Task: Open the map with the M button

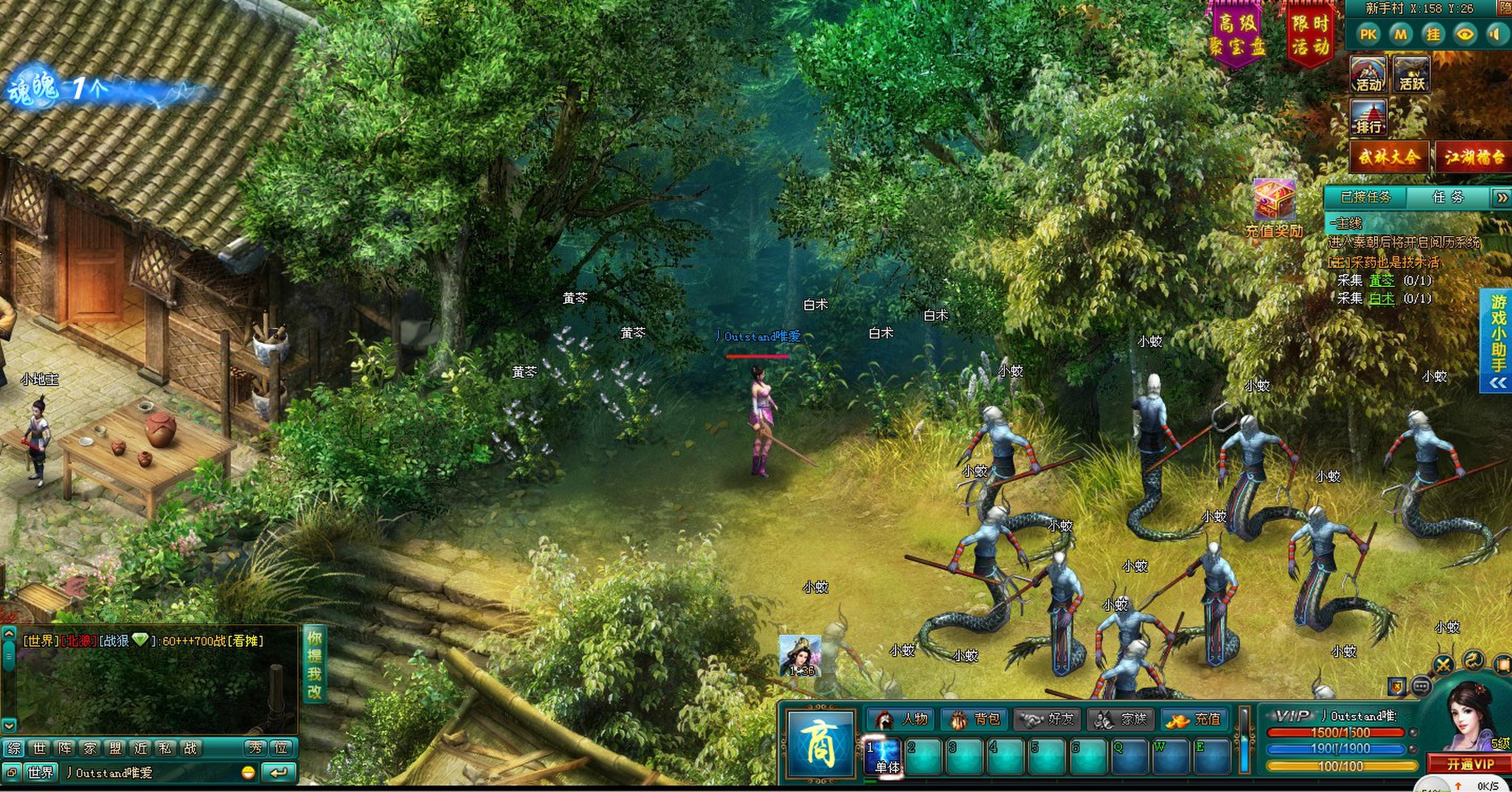Action: [x=1400, y=35]
